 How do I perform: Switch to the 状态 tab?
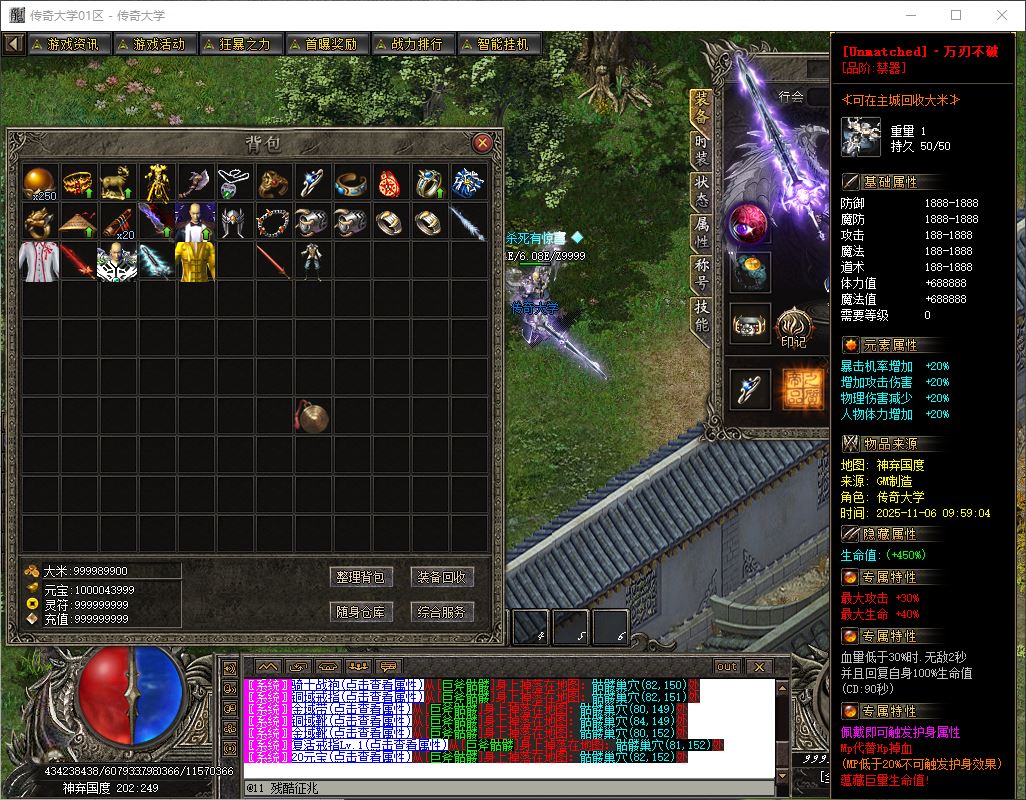(702, 190)
